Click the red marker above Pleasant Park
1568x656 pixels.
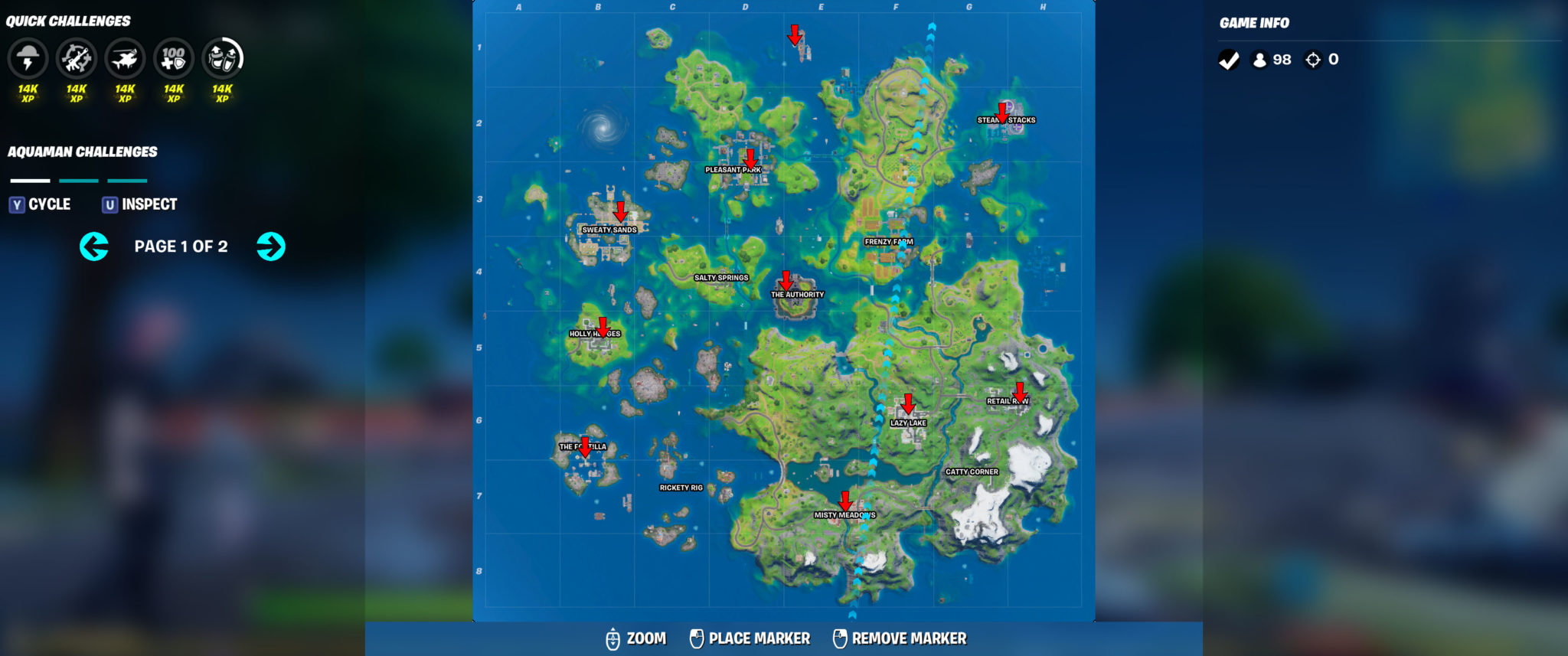[753, 158]
